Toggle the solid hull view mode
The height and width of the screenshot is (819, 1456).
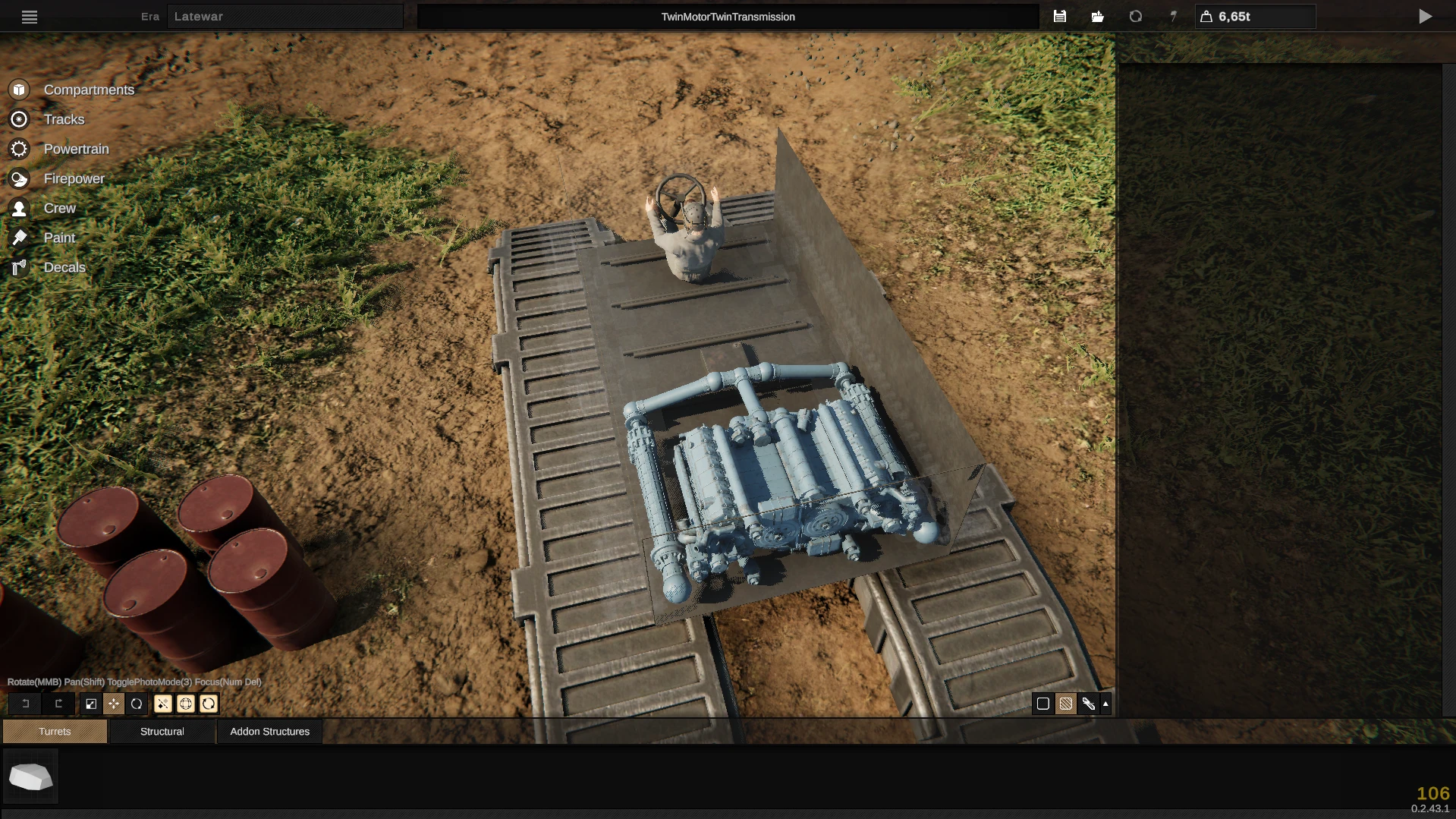click(1042, 704)
